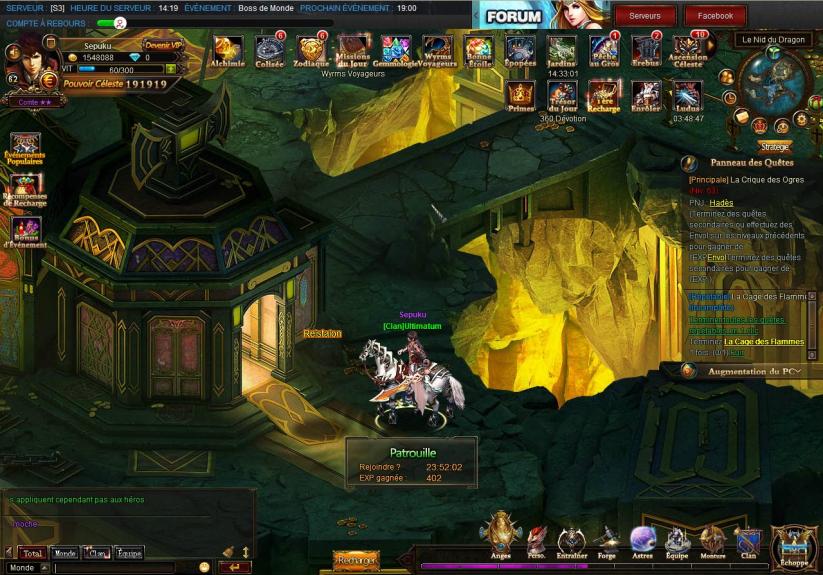Open the Forge menu icon

pos(607,538)
